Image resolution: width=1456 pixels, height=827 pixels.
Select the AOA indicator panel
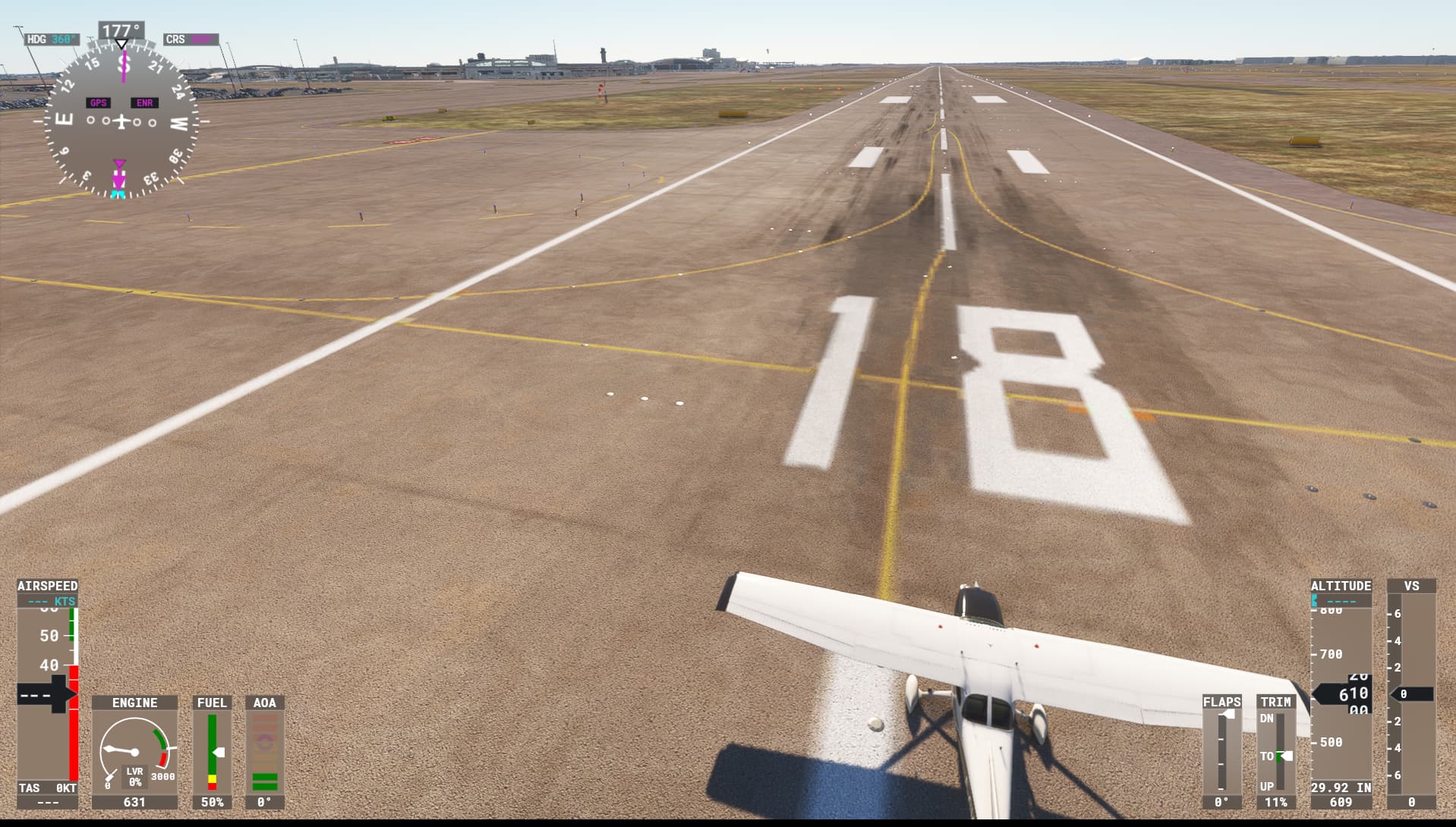[x=265, y=747]
